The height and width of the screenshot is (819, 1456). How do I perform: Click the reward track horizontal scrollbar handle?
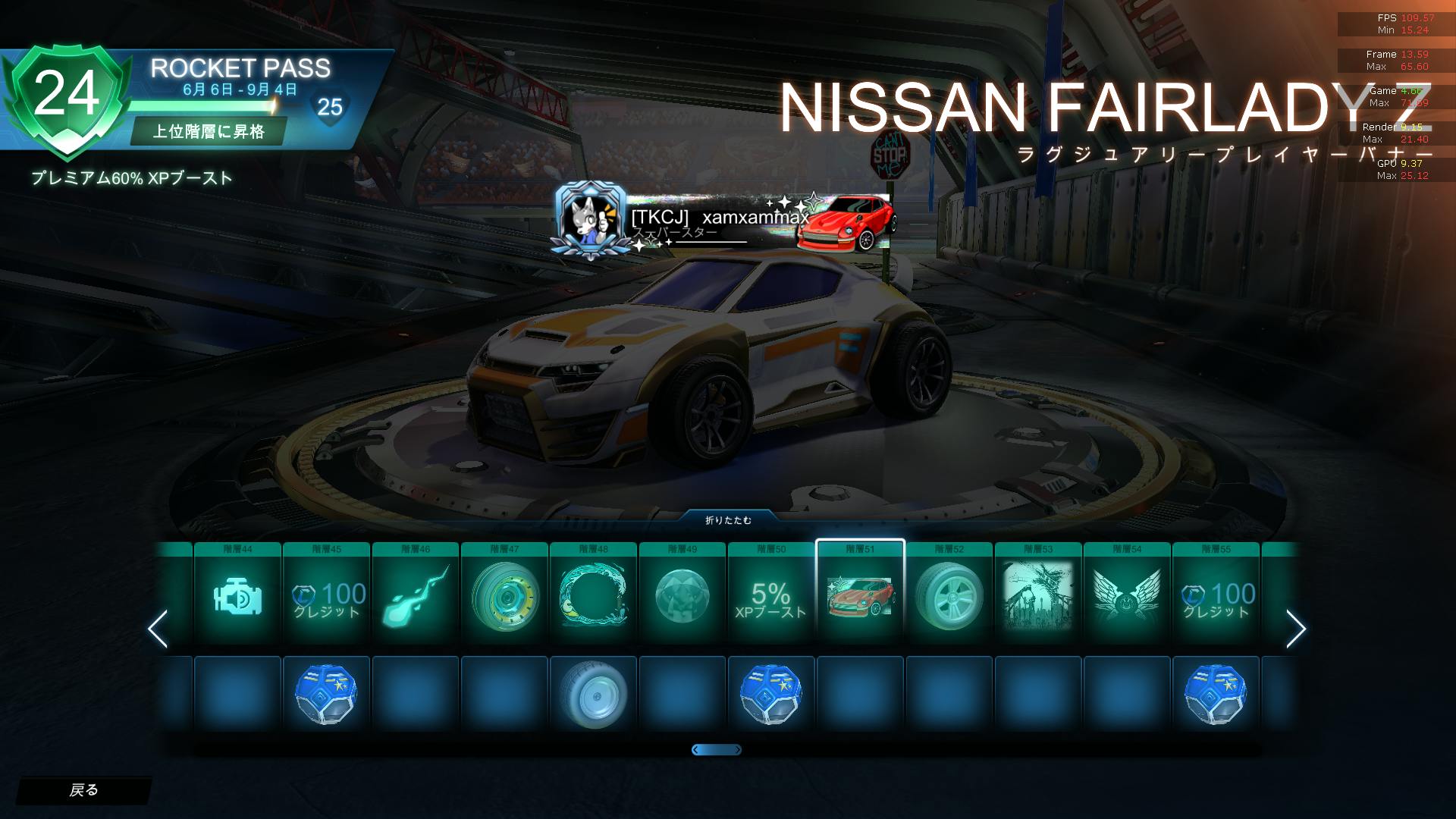pos(717,750)
